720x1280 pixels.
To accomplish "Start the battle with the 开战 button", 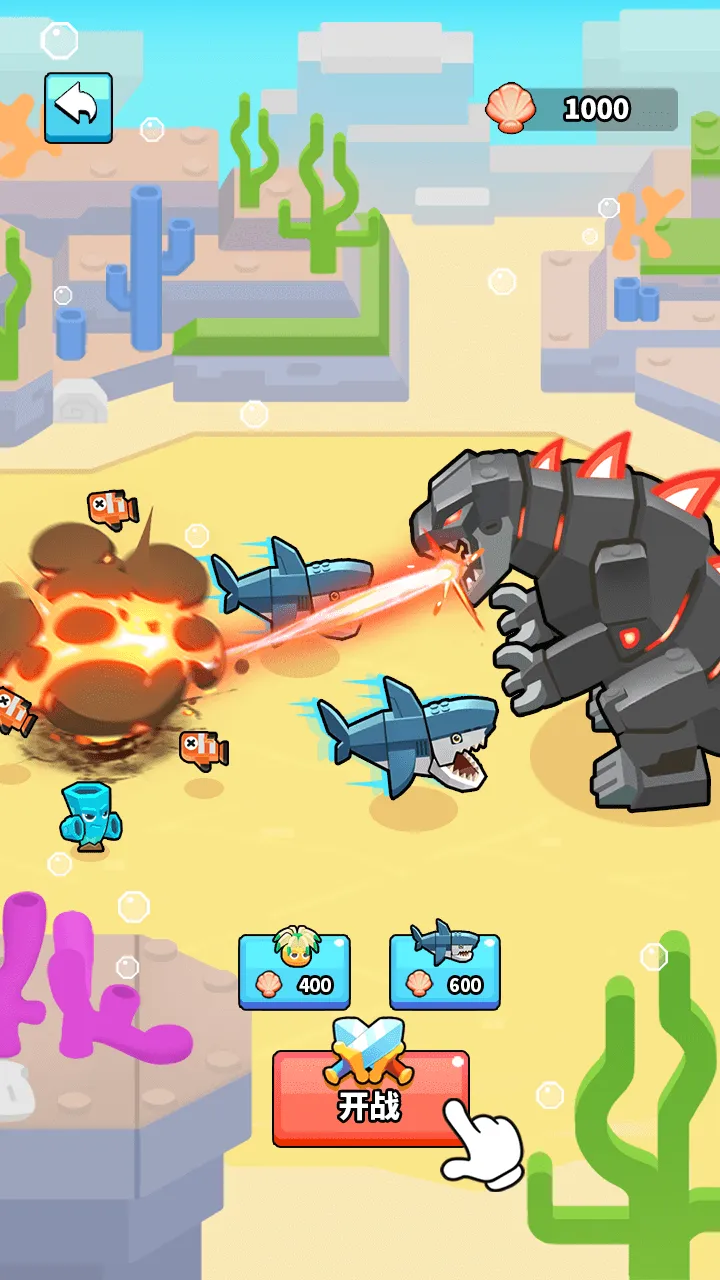I will 370,1099.
